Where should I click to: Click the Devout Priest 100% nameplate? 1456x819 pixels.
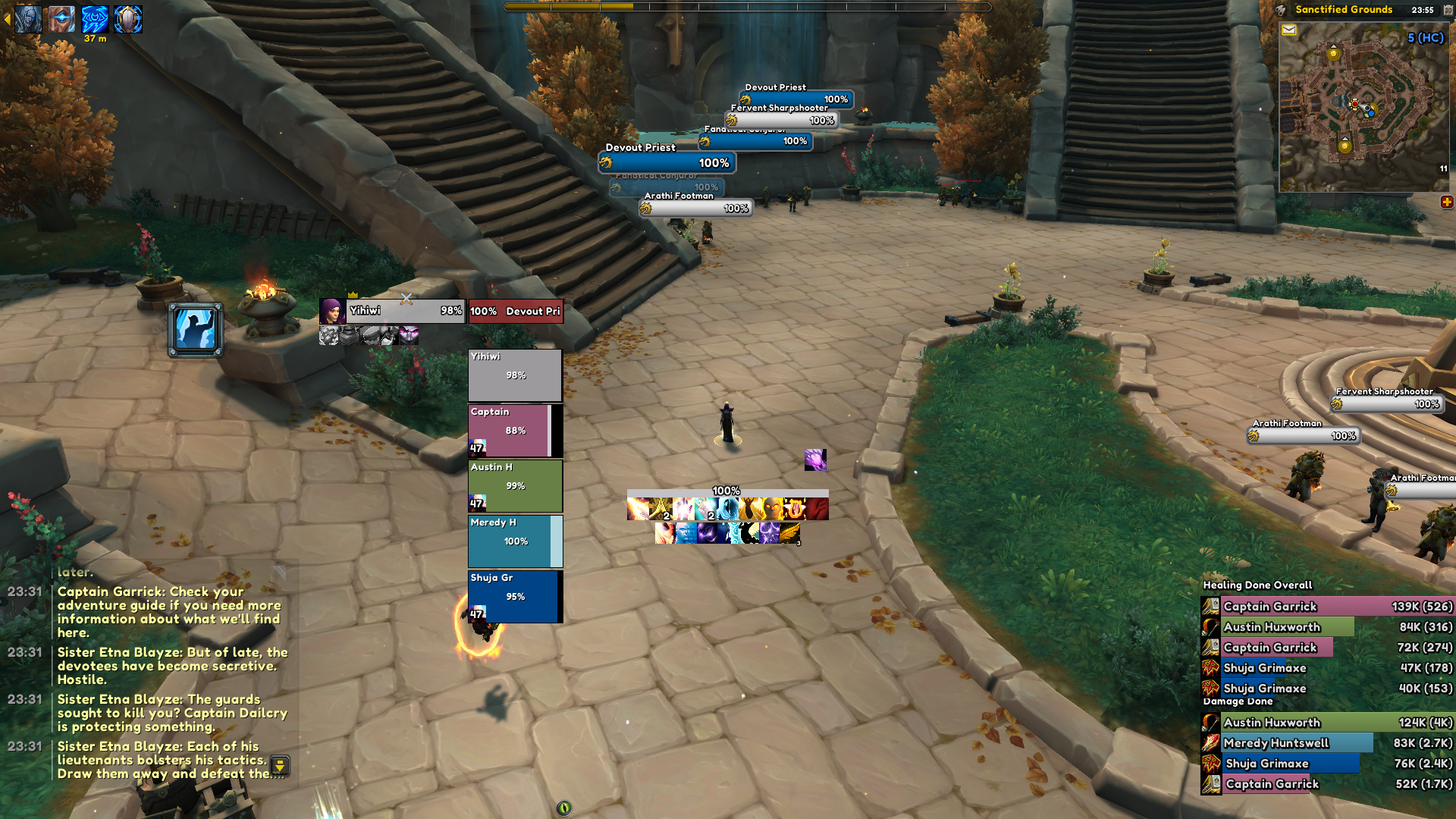point(667,162)
